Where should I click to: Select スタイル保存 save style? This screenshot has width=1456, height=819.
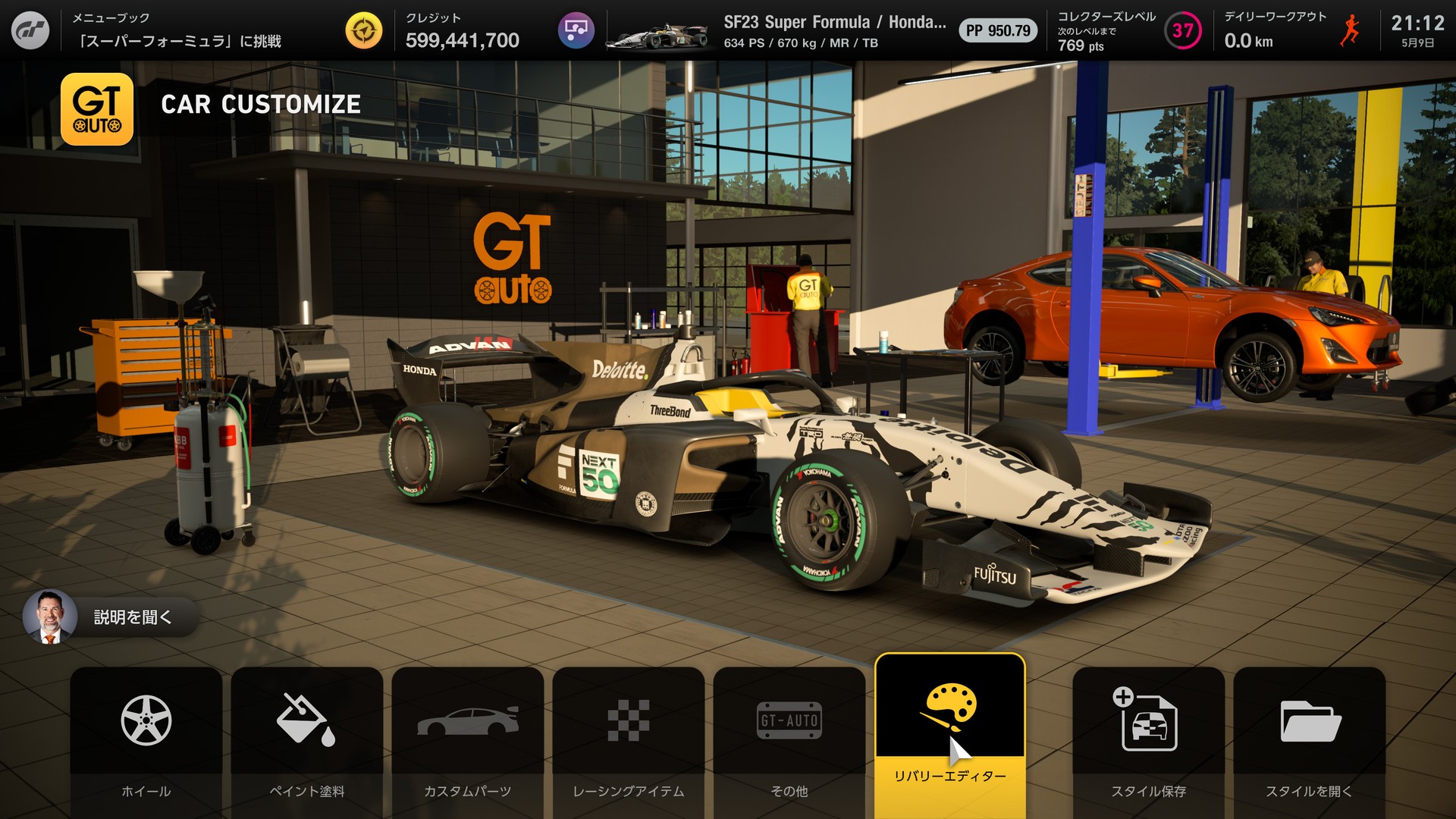[1149, 739]
